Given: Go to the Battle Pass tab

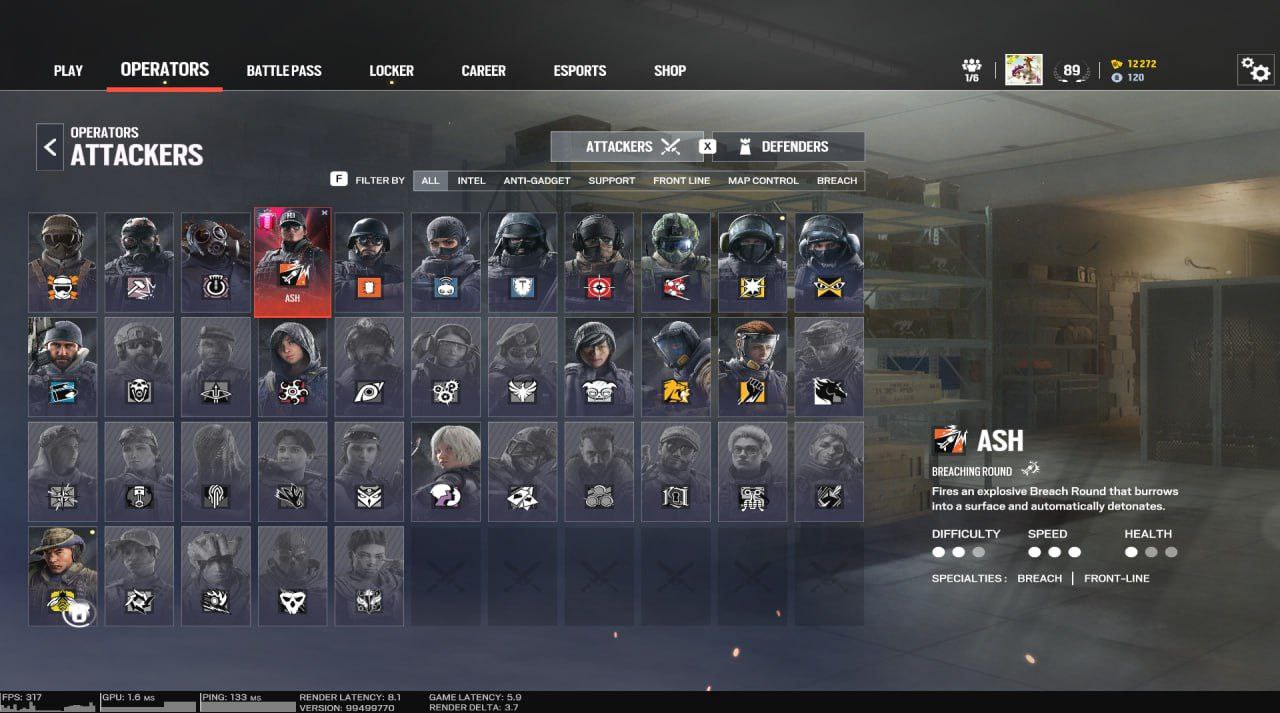Looking at the screenshot, I should point(284,71).
